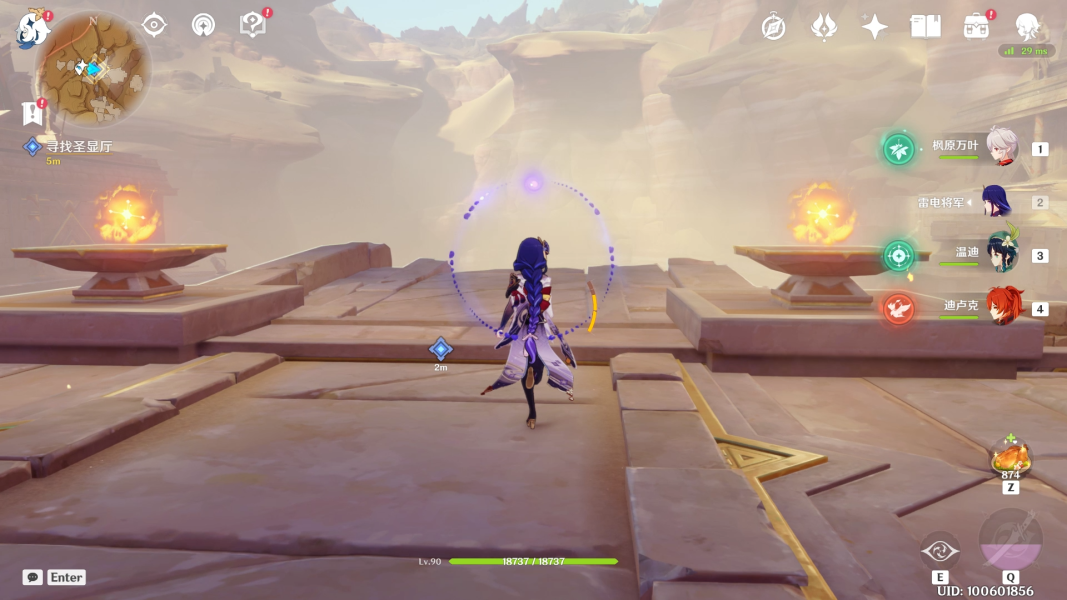
Task: Open the winged battle pass icon
Action: 823,27
